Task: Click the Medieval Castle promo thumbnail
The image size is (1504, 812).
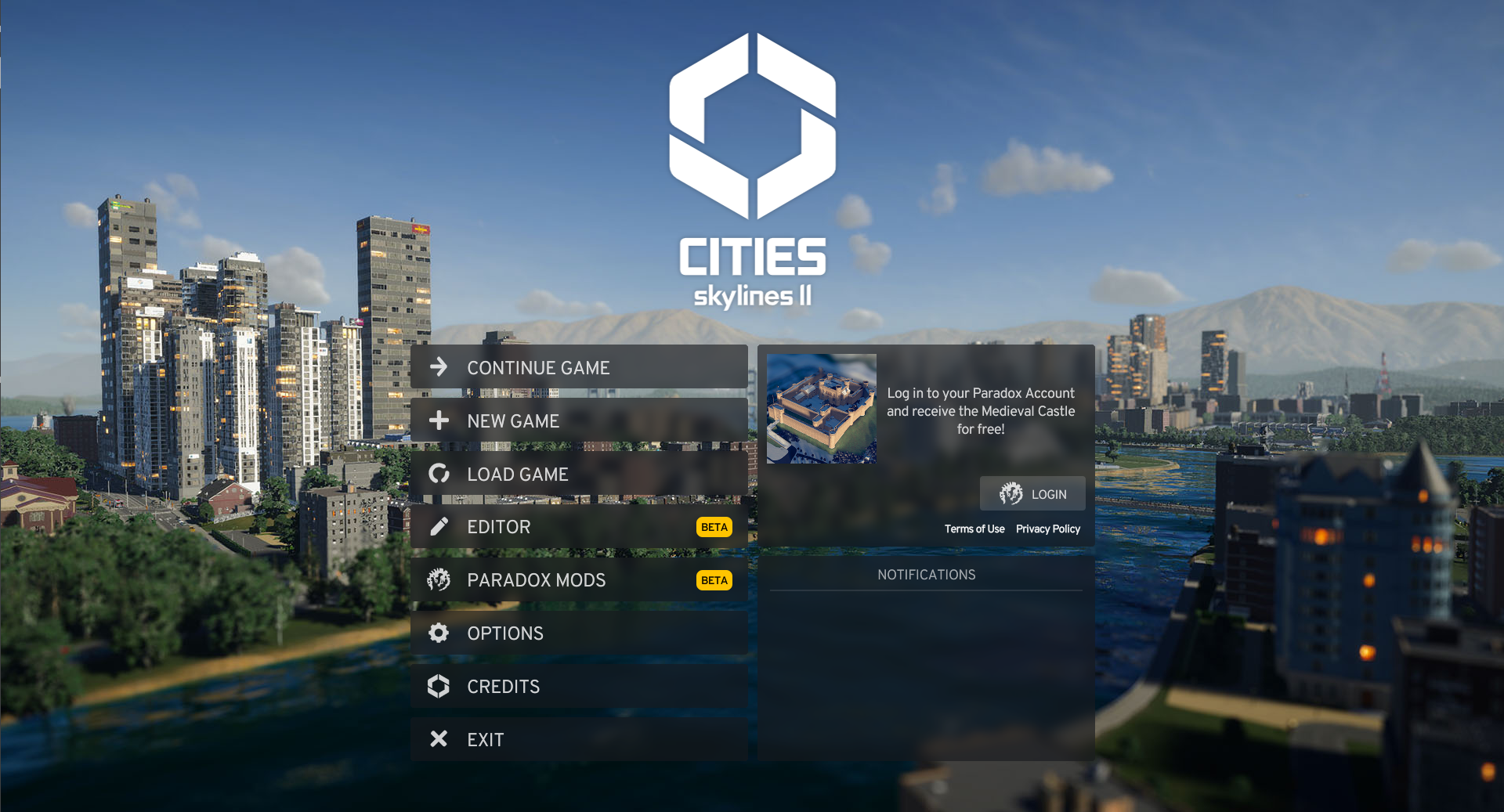Action: tap(821, 409)
